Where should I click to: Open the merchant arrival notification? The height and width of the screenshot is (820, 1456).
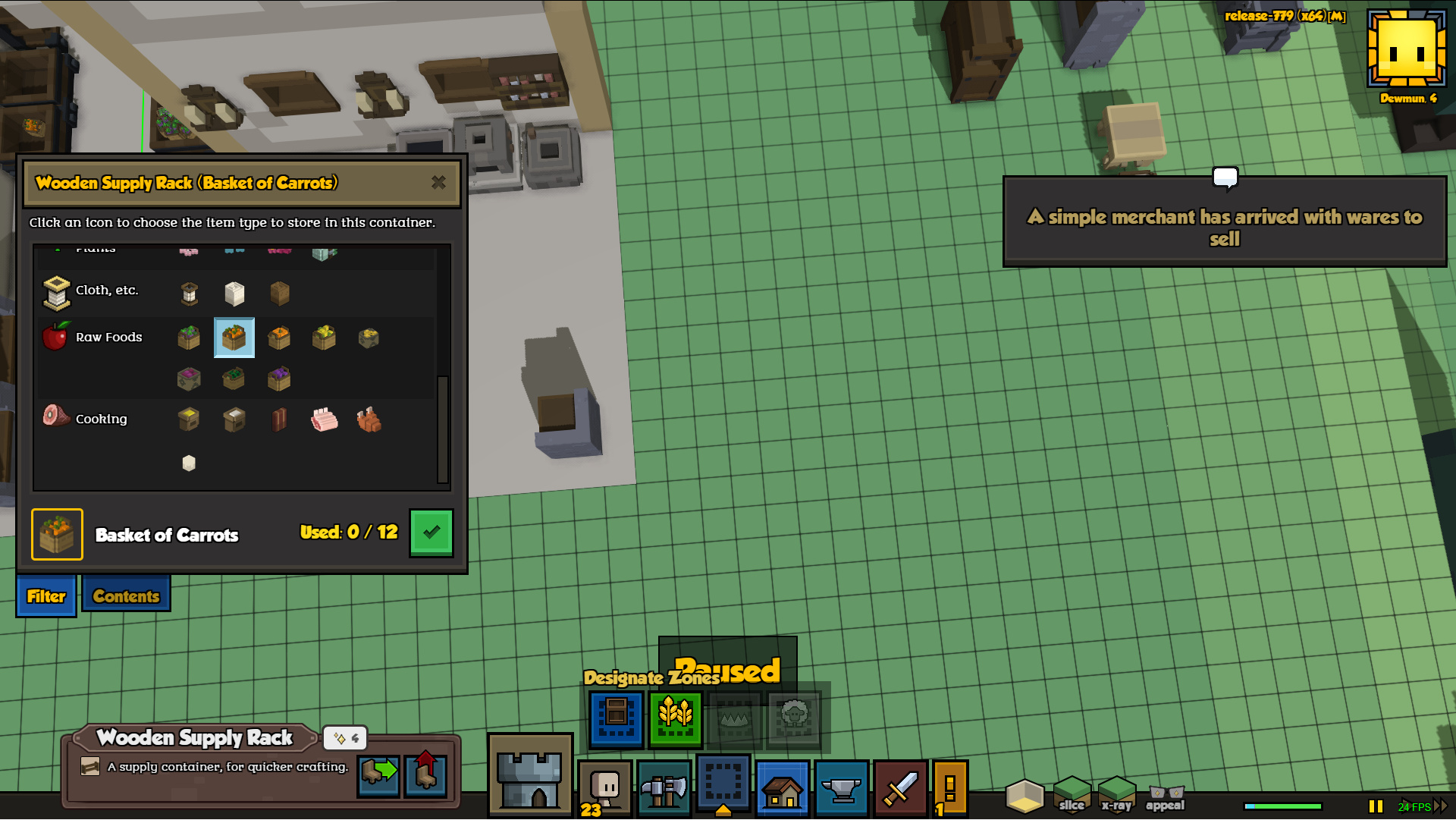tap(1224, 222)
